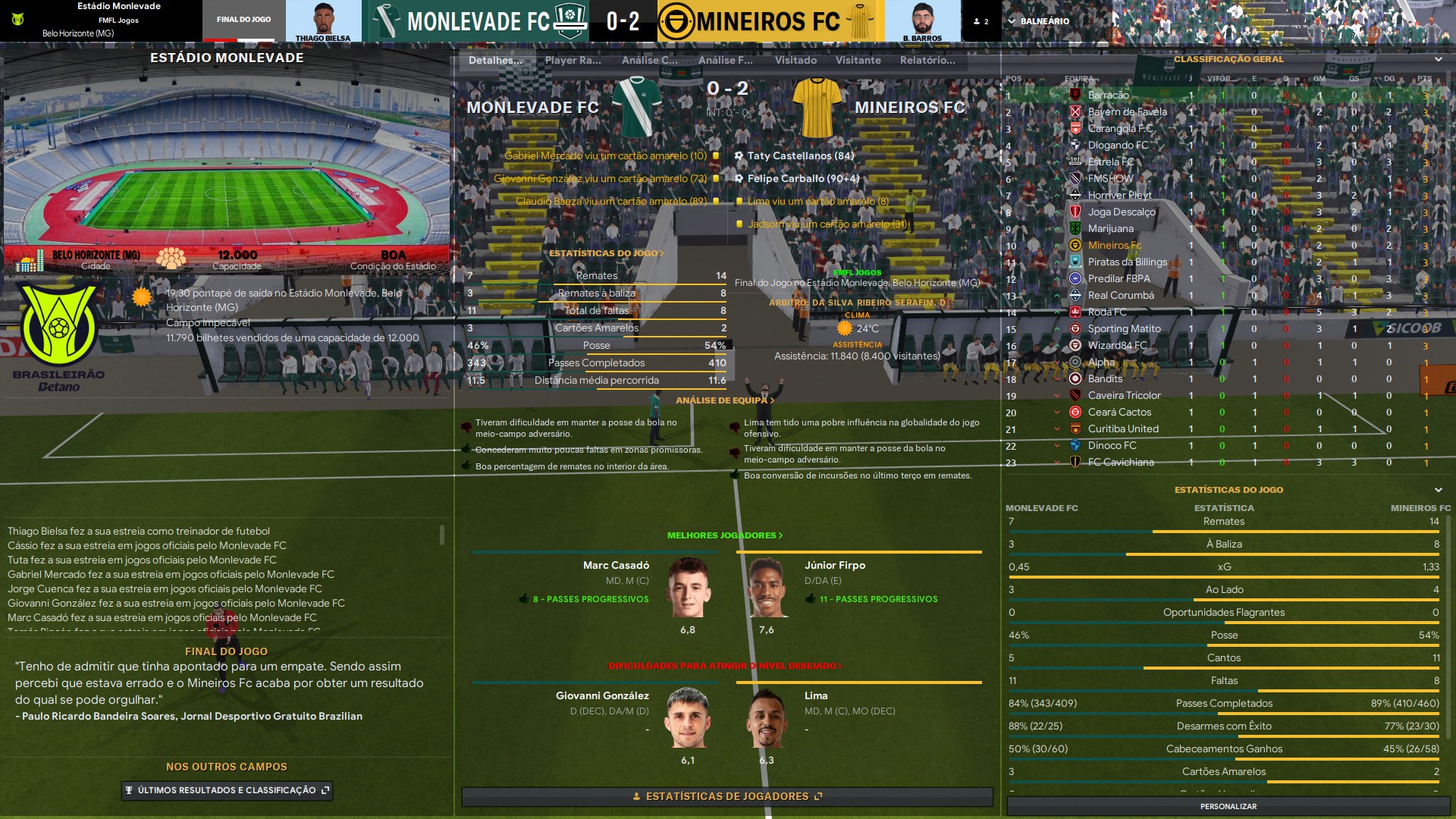Image resolution: width=1456 pixels, height=819 pixels.
Task: Expand the Balneário dropdown
Action: click(x=1039, y=21)
